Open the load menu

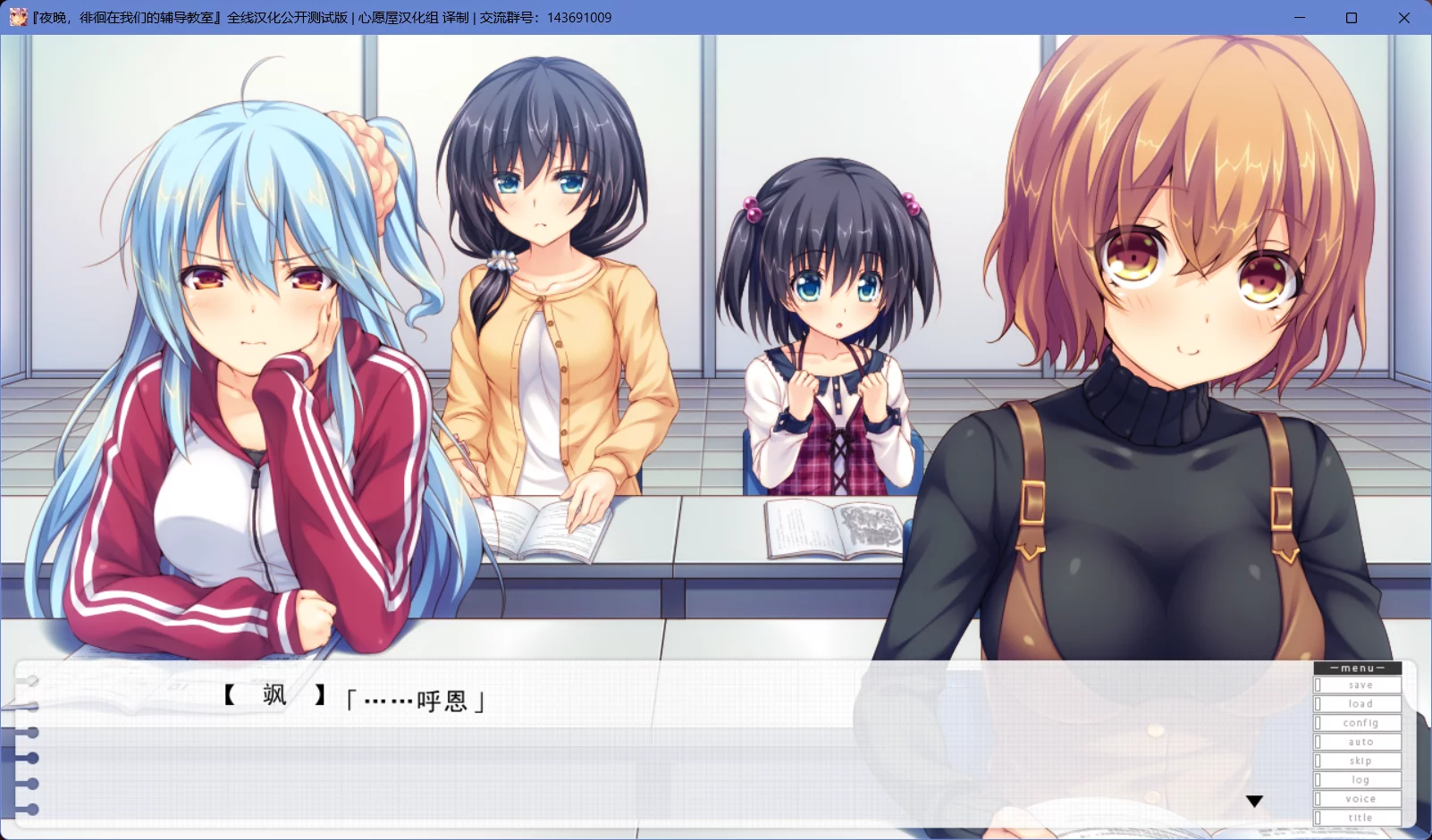coord(1359,704)
